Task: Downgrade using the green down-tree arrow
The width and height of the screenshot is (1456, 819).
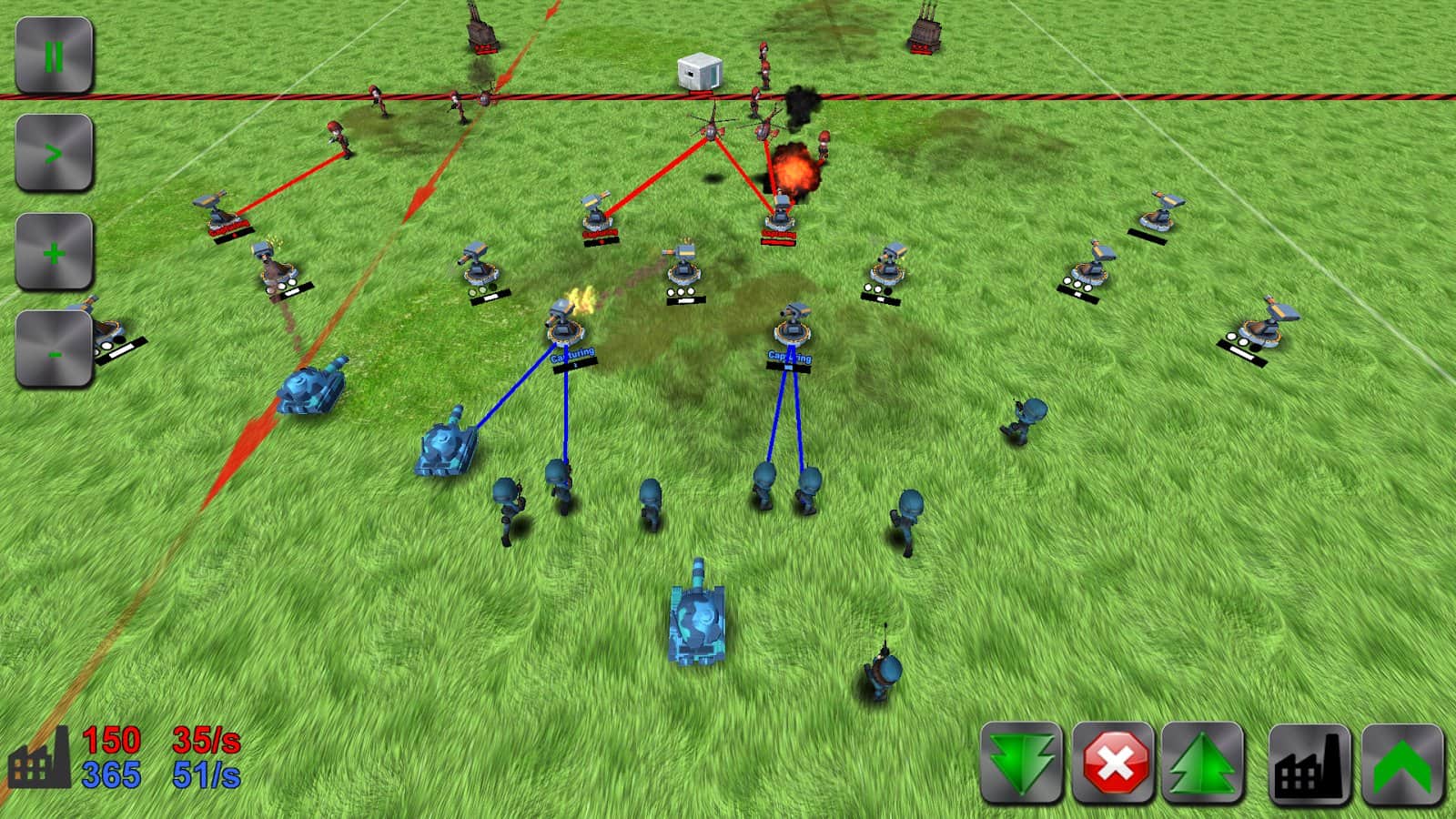Action: tap(1024, 762)
